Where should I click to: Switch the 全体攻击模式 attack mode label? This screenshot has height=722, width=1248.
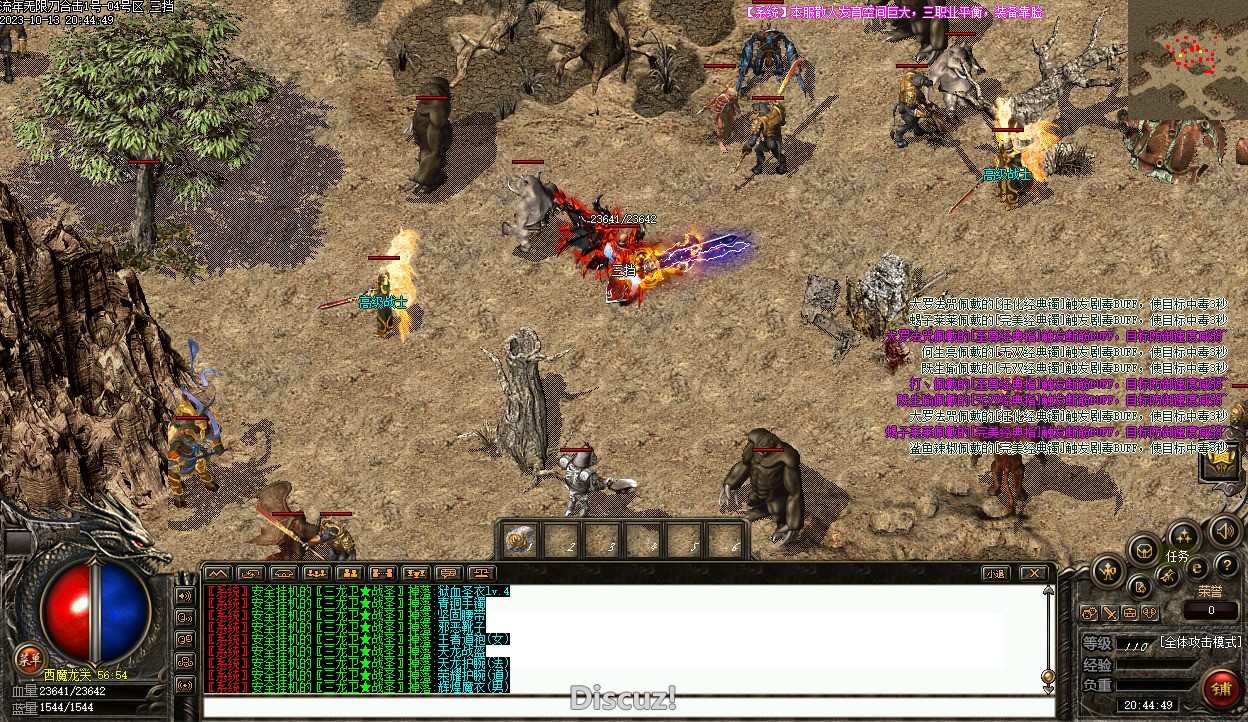pyautogui.click(x=1201, y=642)
